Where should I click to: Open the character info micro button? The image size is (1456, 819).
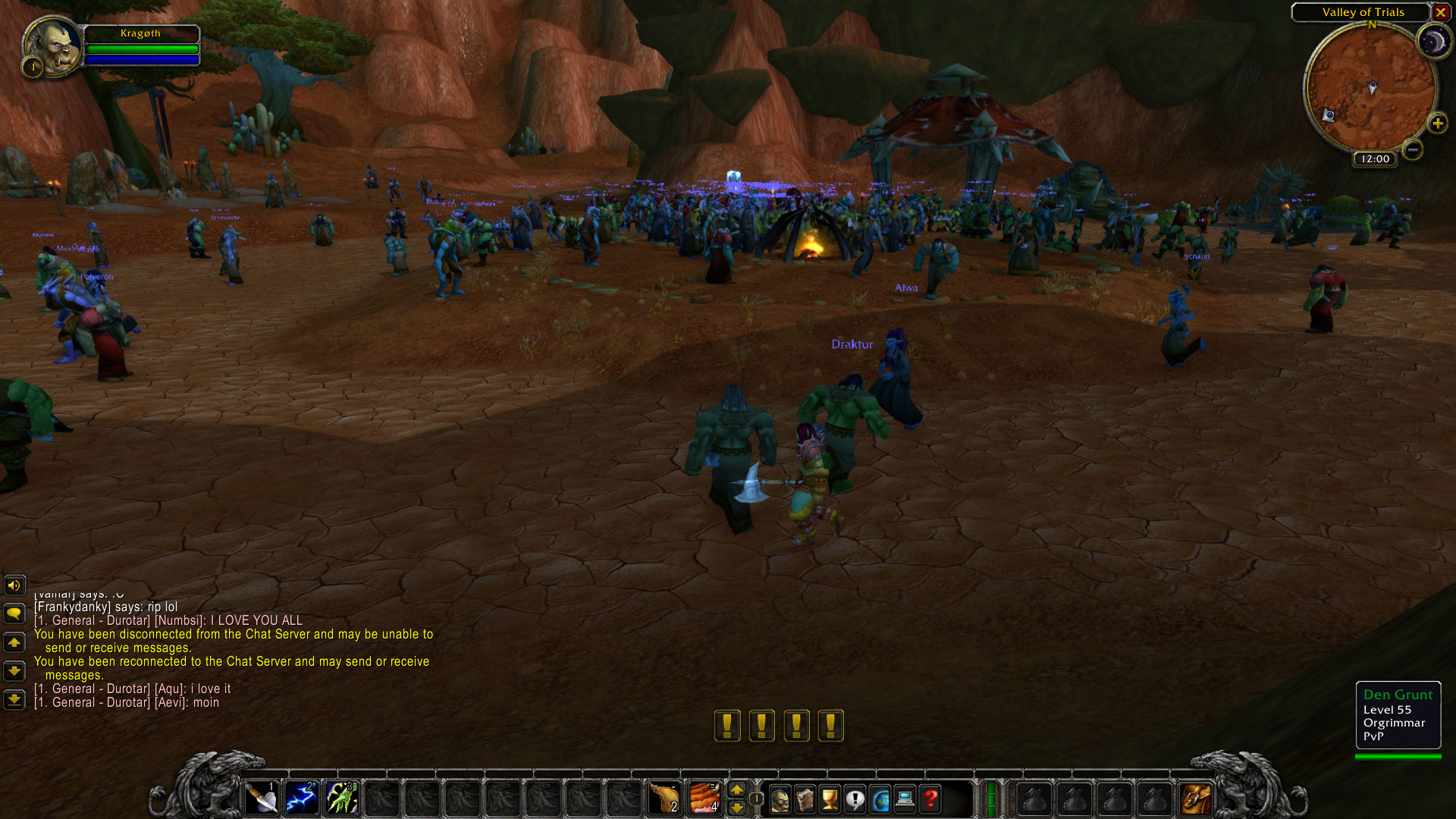pos(780,799)
